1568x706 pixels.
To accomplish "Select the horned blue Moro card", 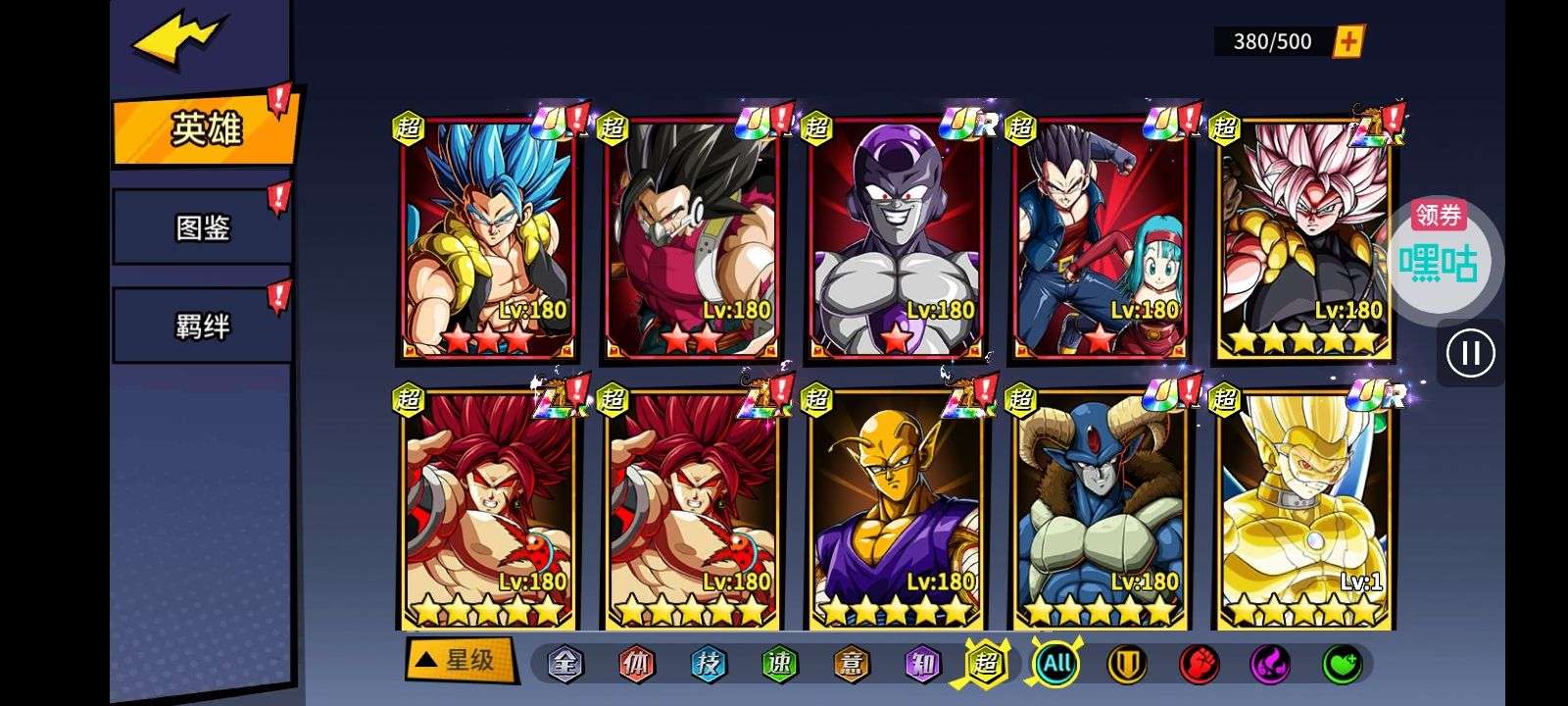I will 1100,510.
